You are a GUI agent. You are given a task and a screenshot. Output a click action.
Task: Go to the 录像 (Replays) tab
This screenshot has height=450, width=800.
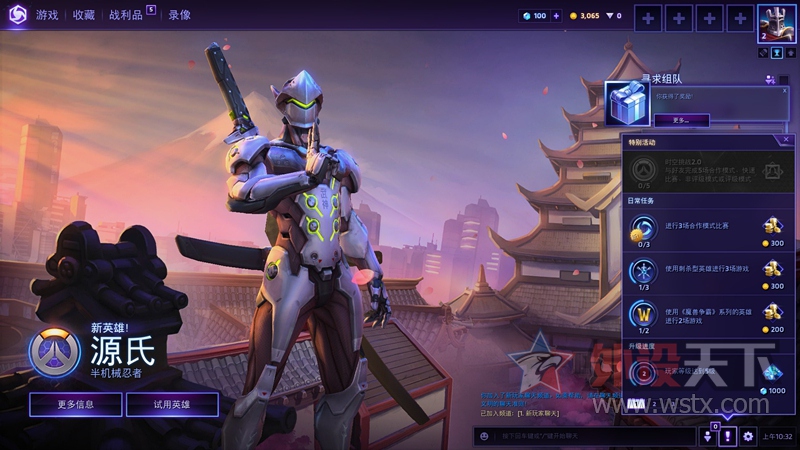click(180, 15)
